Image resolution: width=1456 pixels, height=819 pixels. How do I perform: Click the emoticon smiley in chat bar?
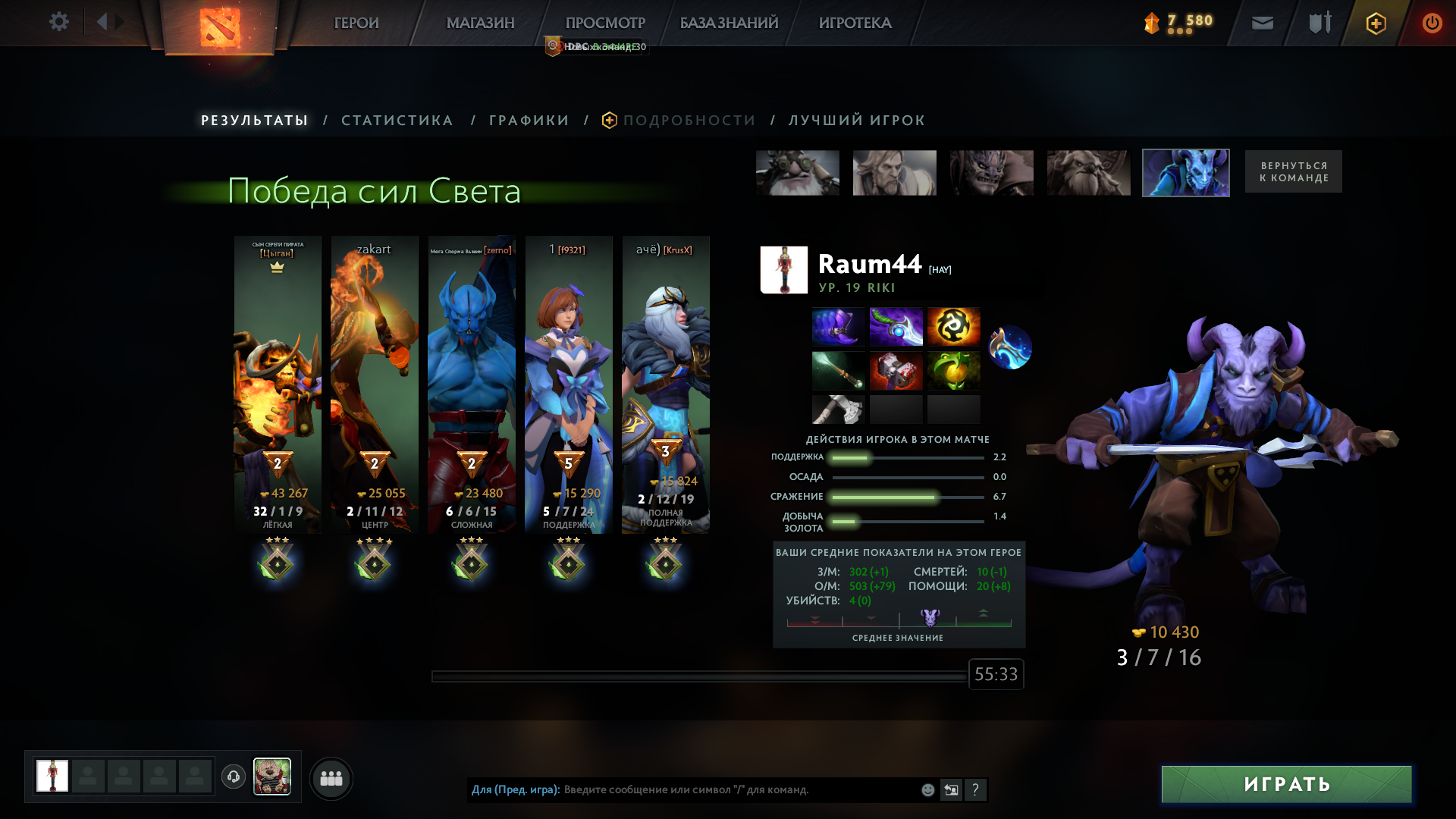(927, 790)
